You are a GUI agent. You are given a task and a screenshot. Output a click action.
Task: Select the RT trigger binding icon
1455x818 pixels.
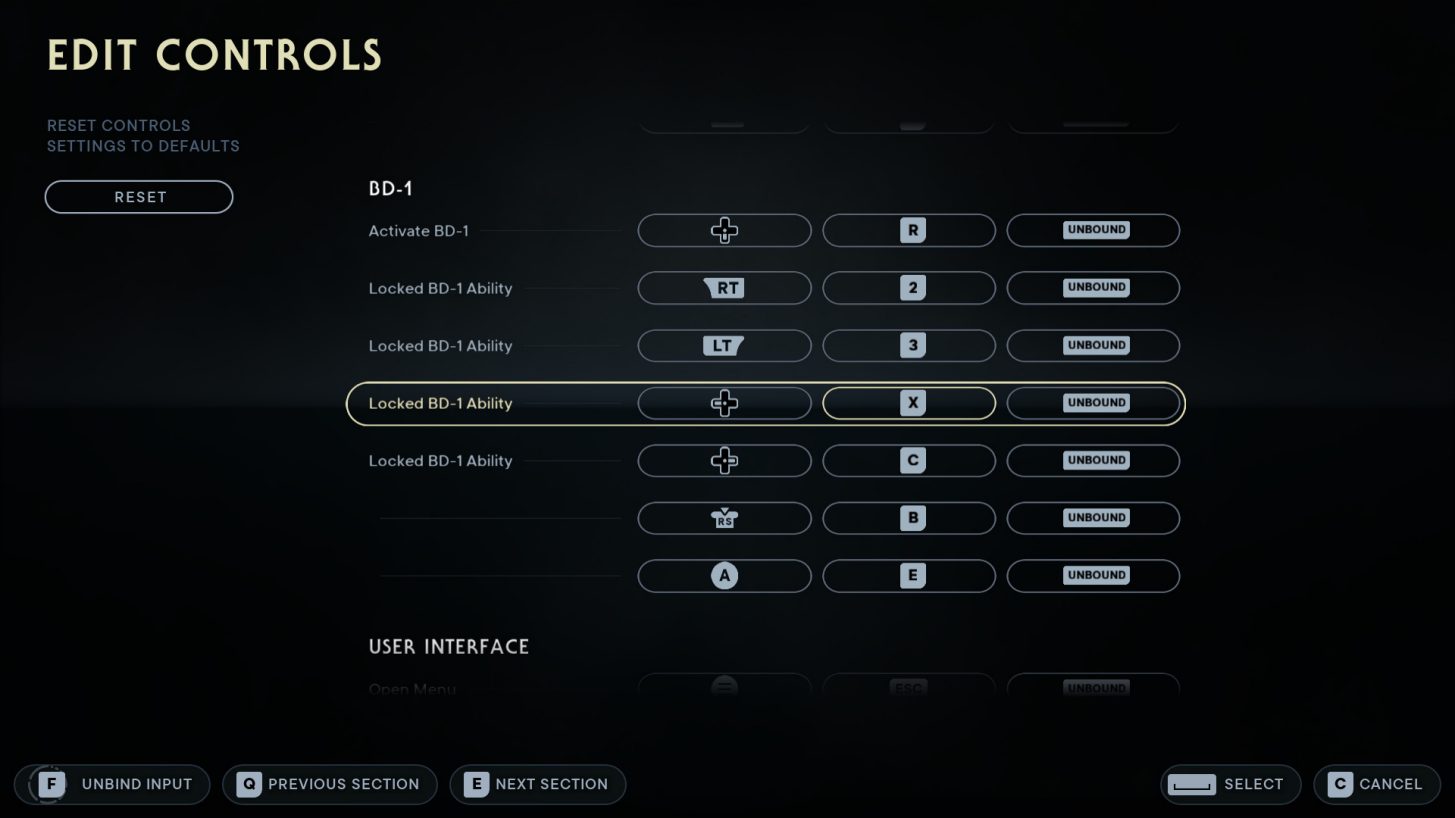tap(724, 288)
